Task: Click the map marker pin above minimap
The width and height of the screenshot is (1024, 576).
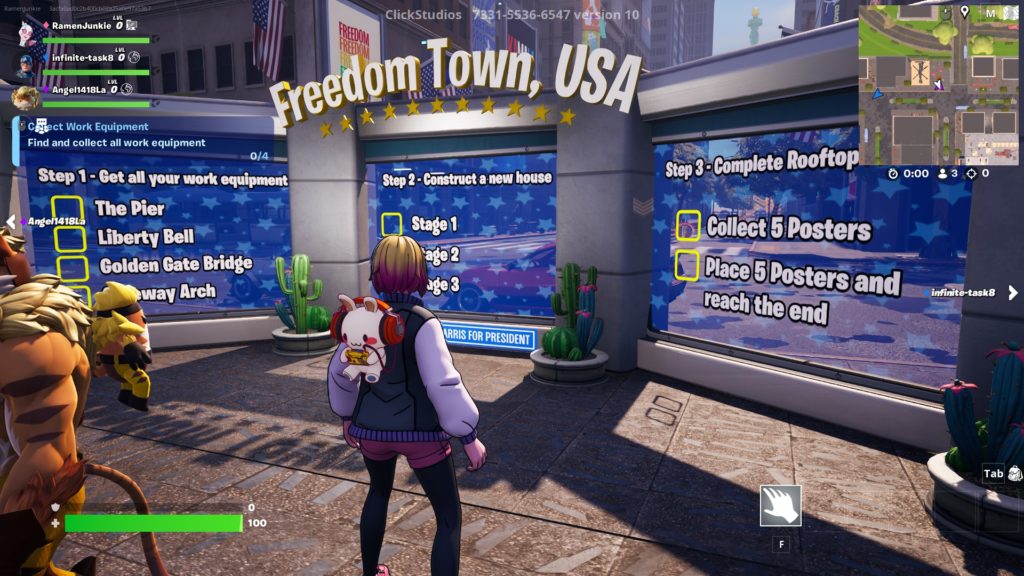Action: [x=964, y=12]
